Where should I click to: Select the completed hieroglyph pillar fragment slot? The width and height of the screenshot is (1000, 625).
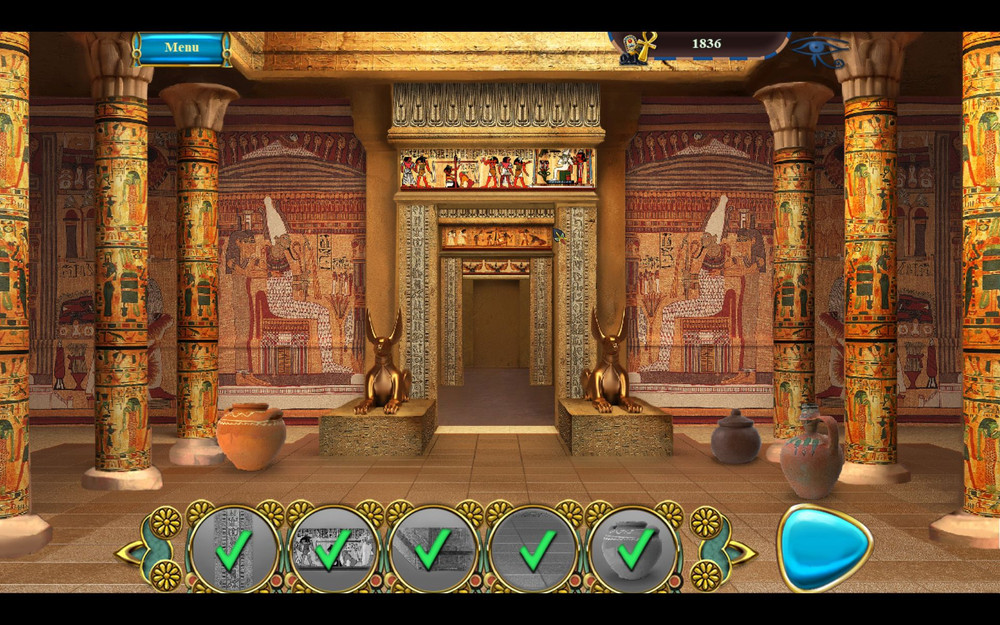(x=233, y=549)
